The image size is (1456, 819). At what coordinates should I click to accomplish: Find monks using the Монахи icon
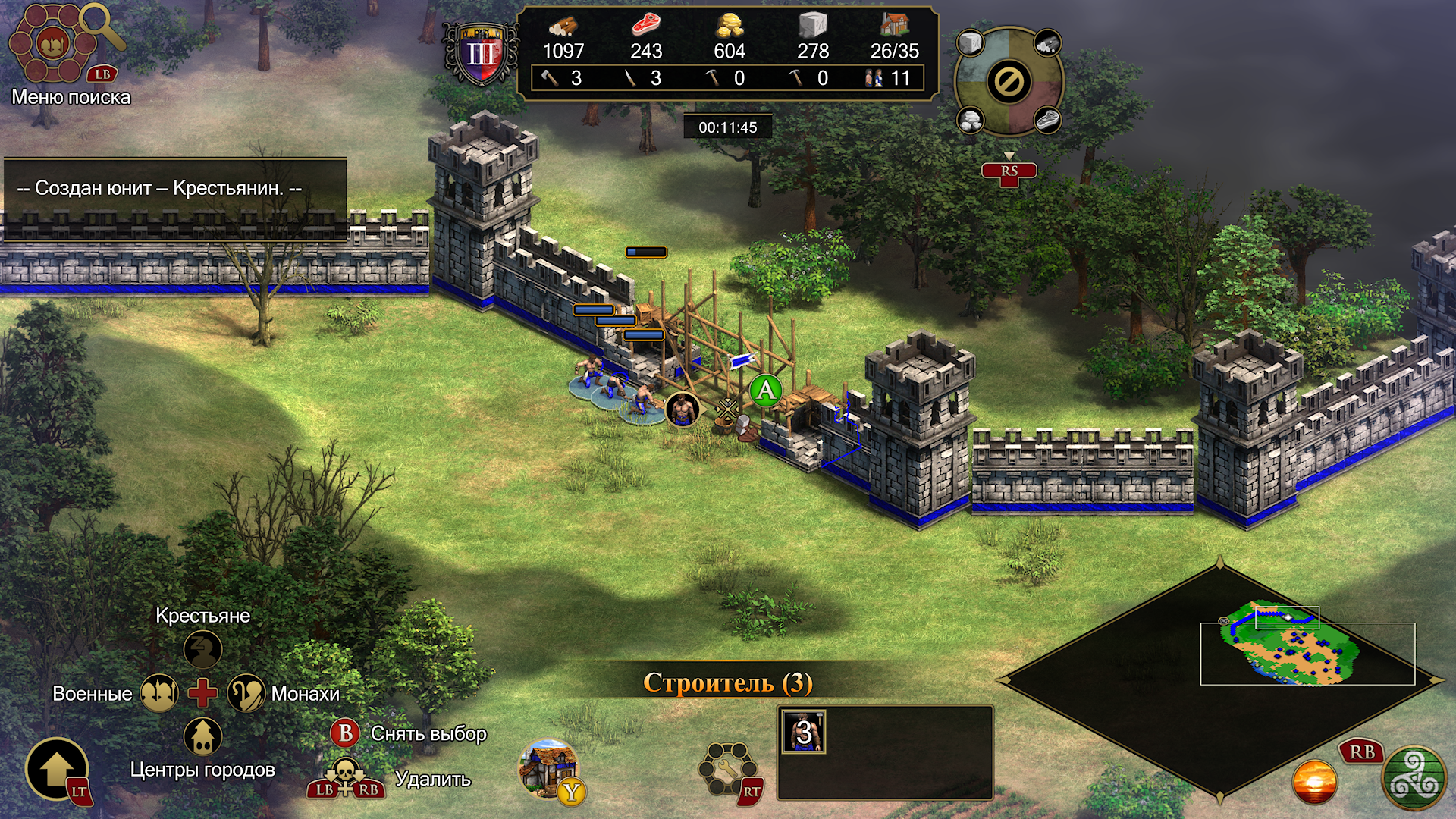pyautogui.click(x=246, y=693)
